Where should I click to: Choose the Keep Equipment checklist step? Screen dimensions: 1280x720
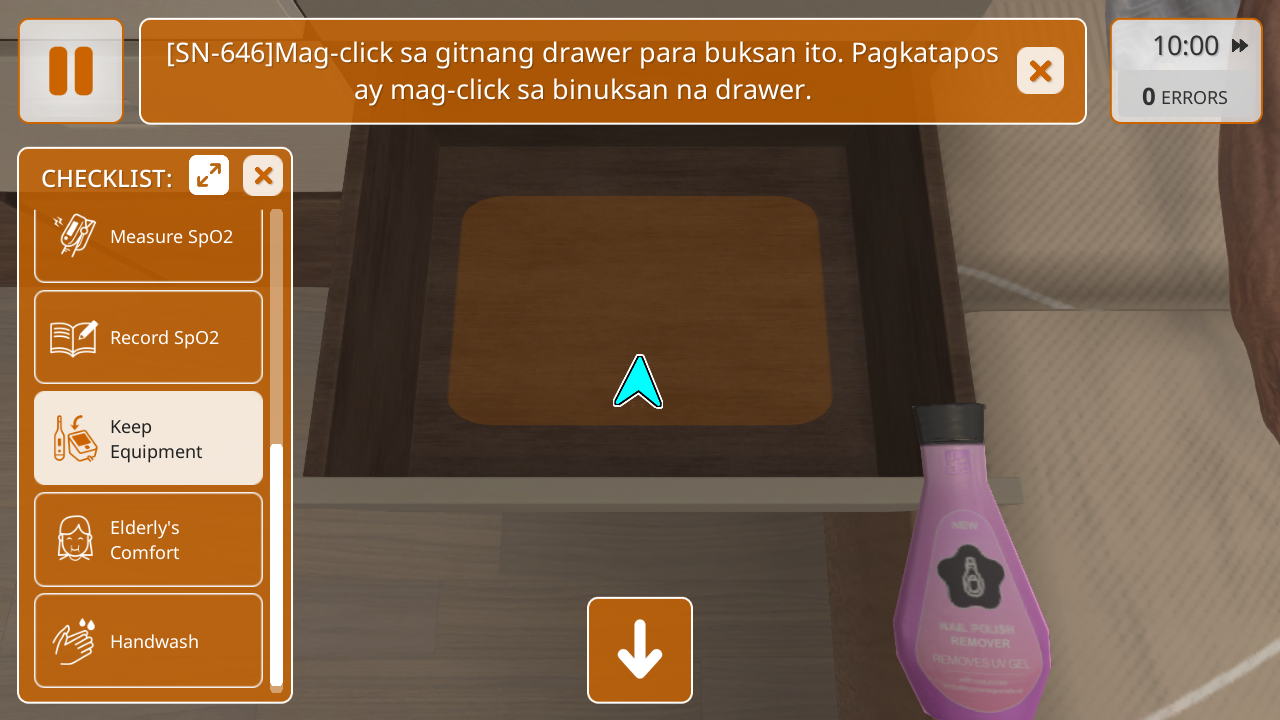pyautogui.click(x=148, y=439)
